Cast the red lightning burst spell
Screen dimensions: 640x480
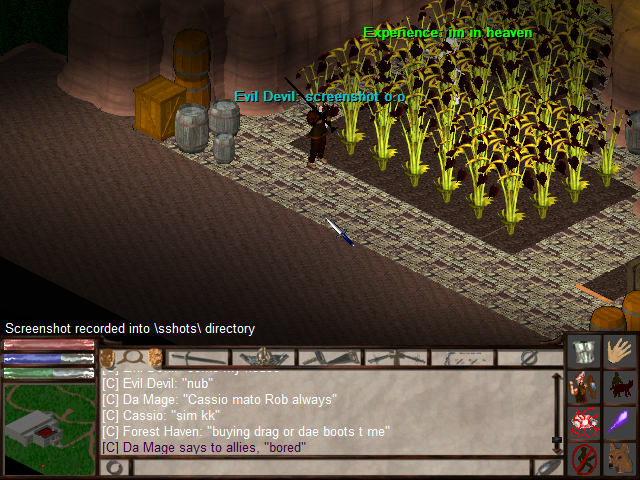pos(584,422)
